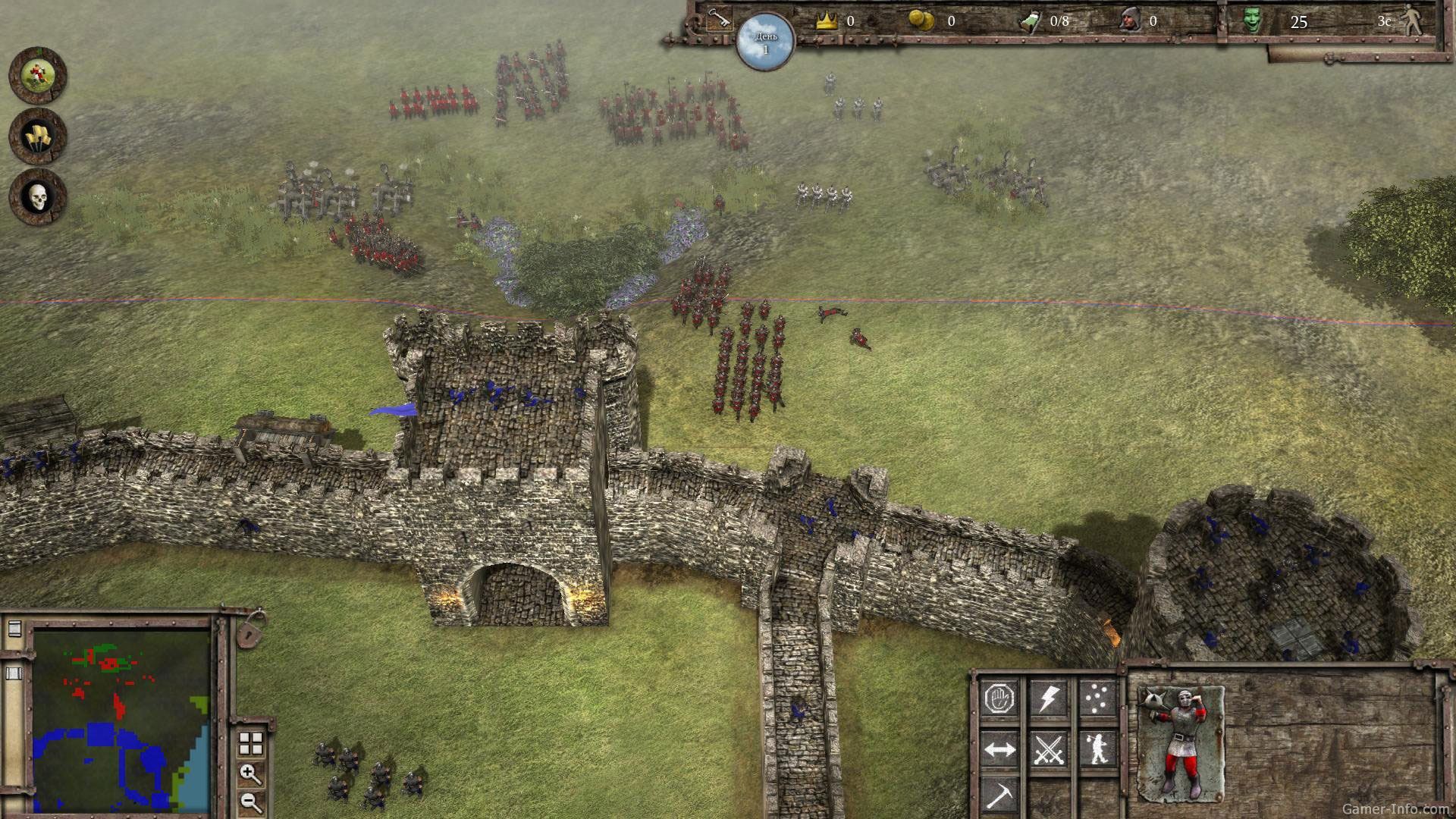Open the wheat sheaf round button
The width and height of the screenshot is (1456, 819).
click(x=37, y=136)
